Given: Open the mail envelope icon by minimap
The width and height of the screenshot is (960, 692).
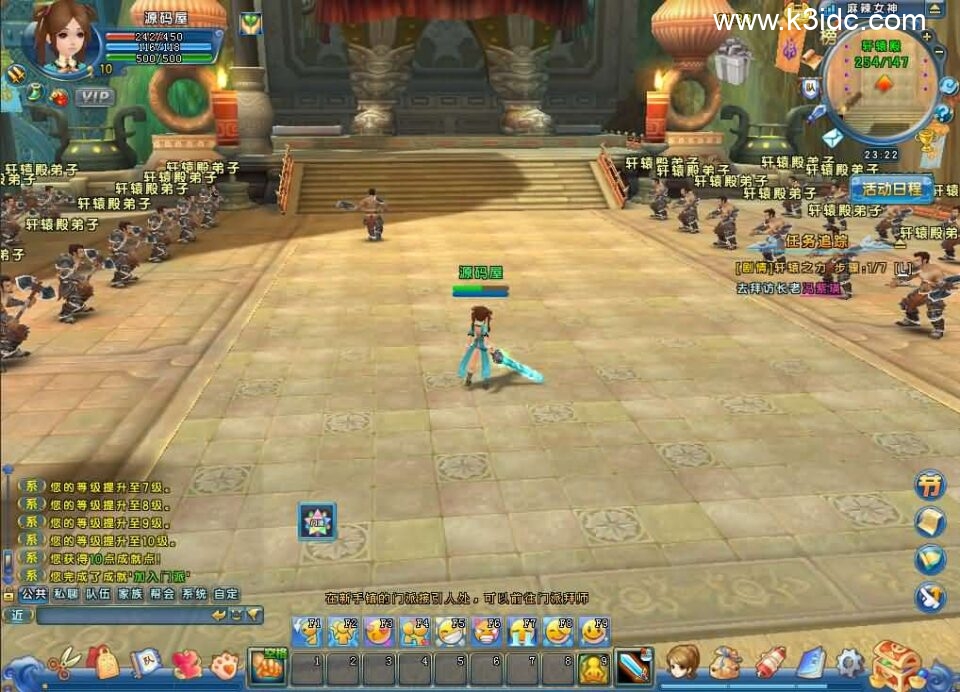Looking at the screenshot, I should 832,138.
